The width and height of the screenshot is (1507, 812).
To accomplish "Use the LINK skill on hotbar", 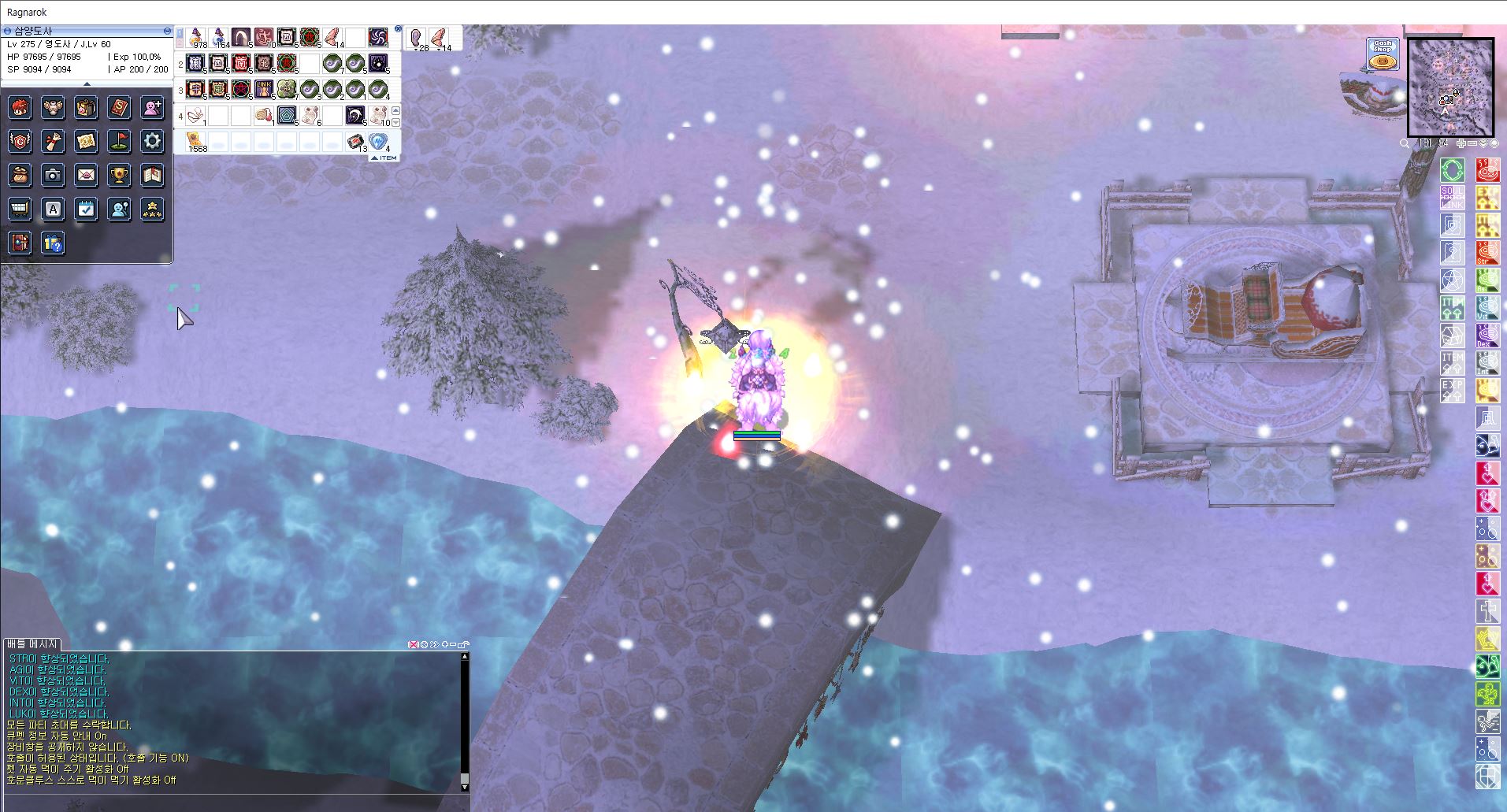I will 263,88.
